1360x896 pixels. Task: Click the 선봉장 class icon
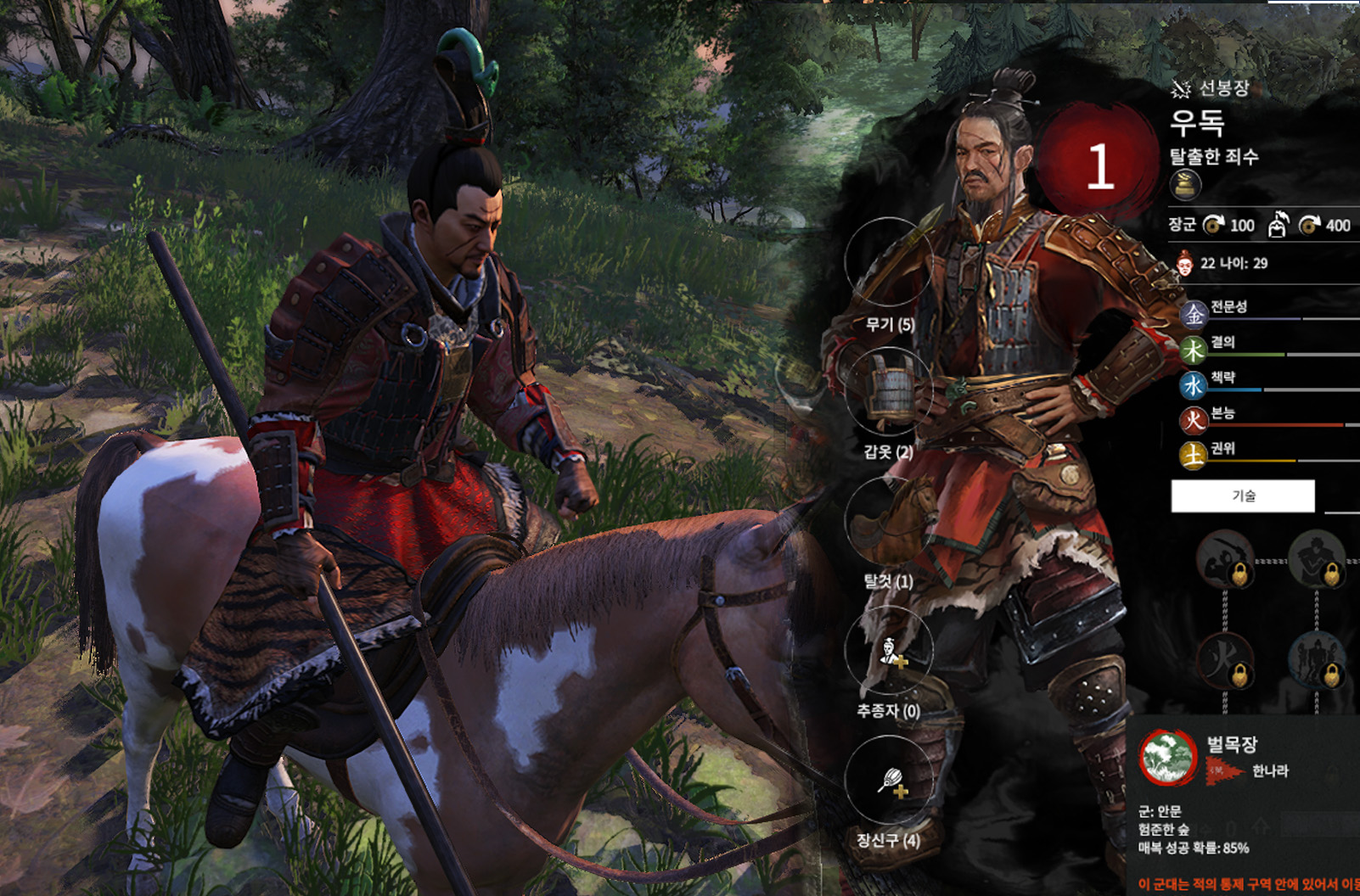point(1180,88)
